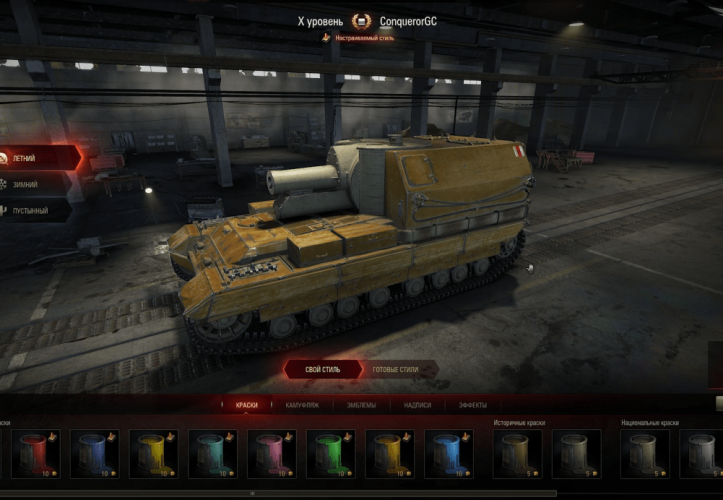Show the Надписи inscriptions tab

click(x=418, y=405)
